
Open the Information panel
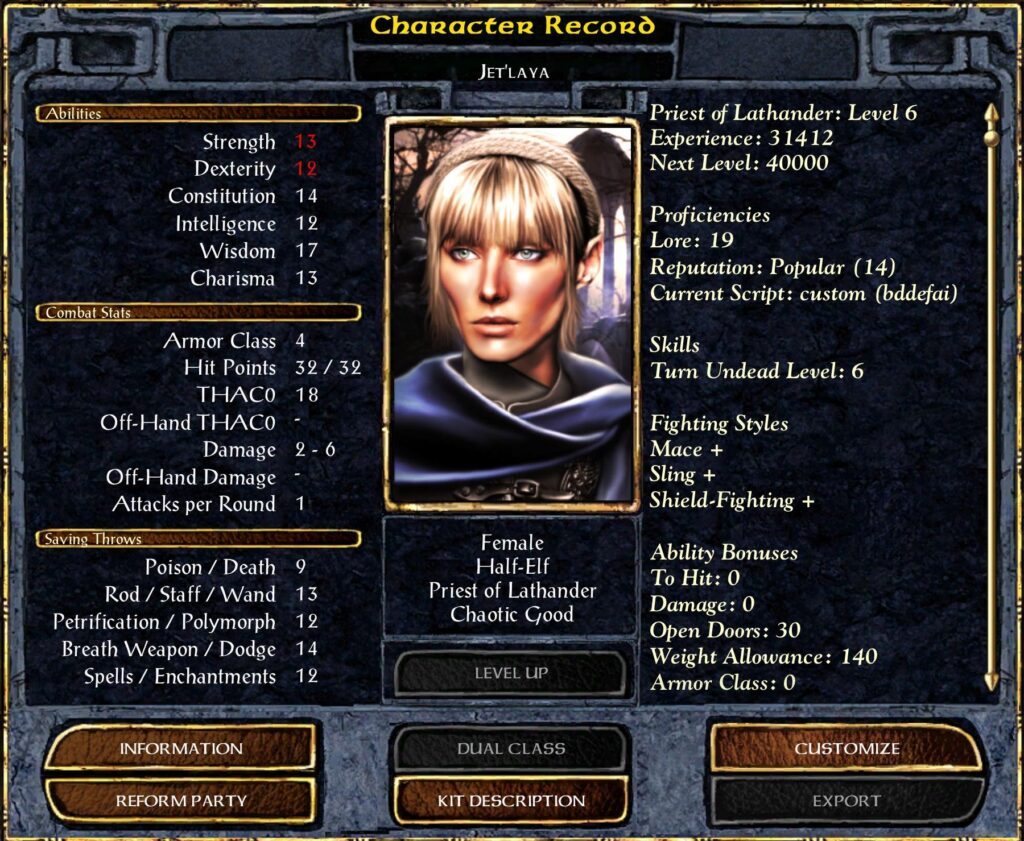pyautogui.click(x=181, y=748)
